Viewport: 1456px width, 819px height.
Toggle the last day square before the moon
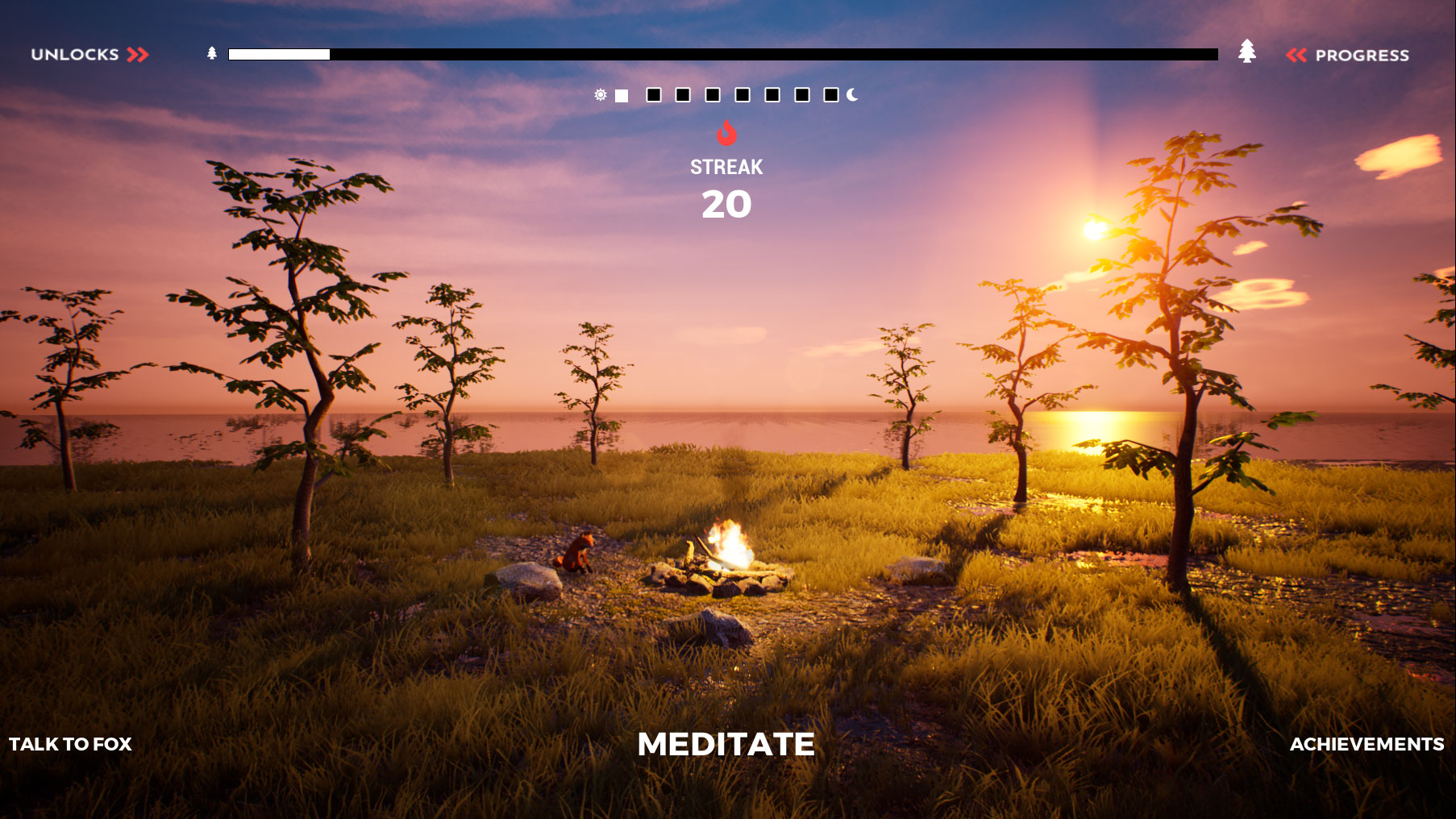[x=833, y=95]
